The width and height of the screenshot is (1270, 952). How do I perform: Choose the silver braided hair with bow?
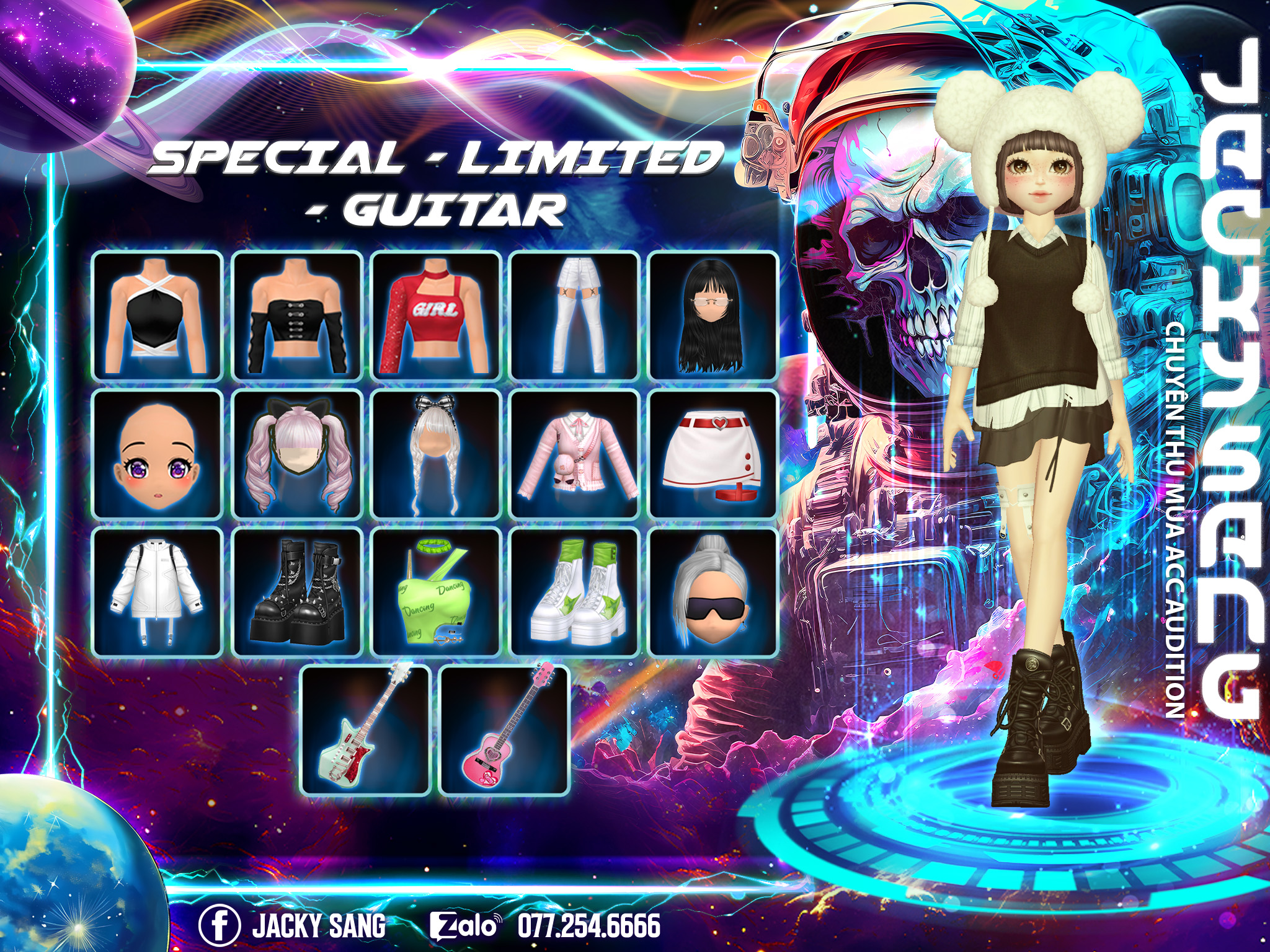click(436, 454)
